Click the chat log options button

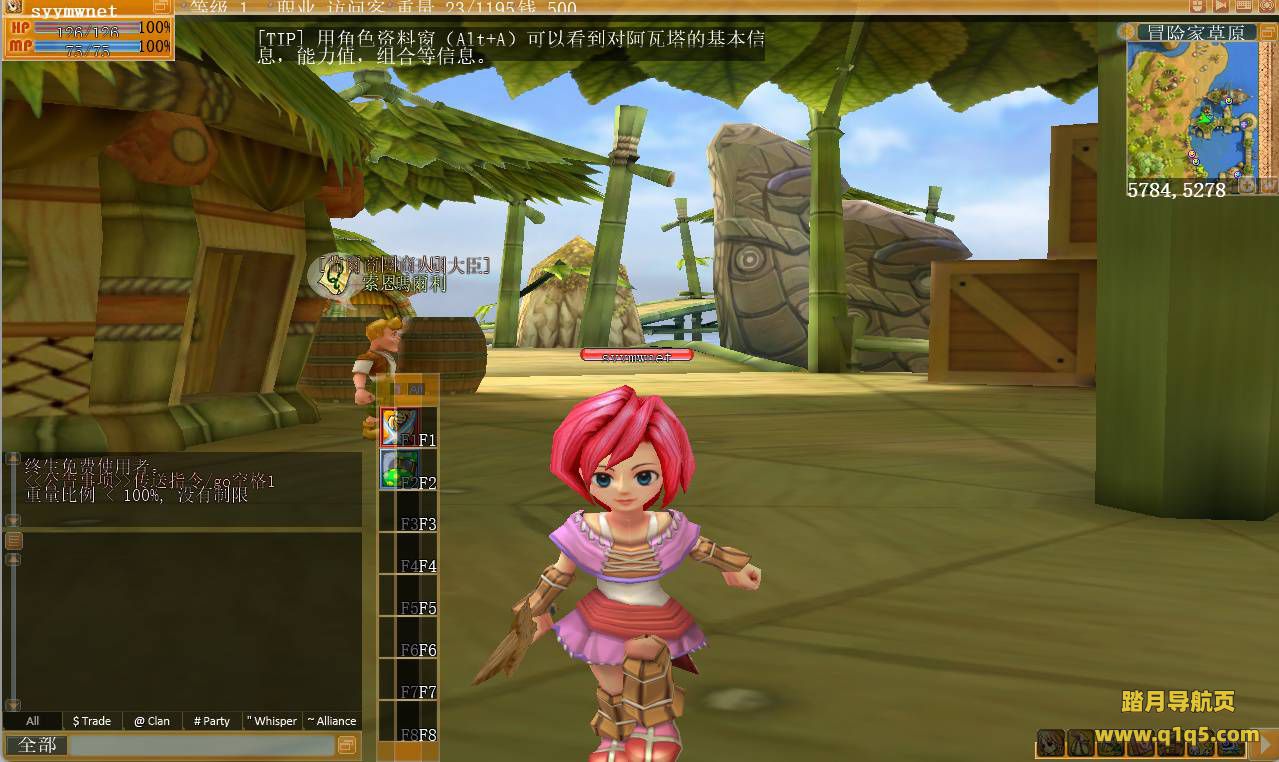pos(14,541)
